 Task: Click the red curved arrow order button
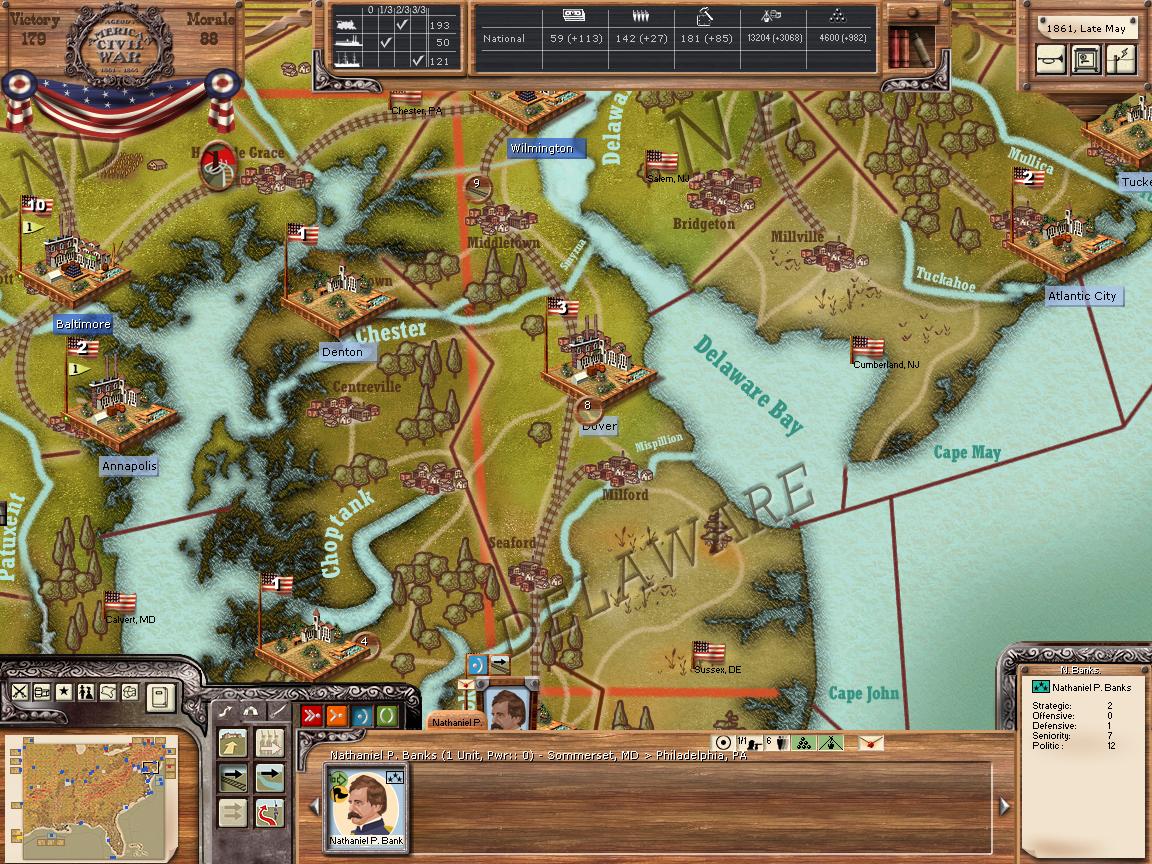pos(270,811)
